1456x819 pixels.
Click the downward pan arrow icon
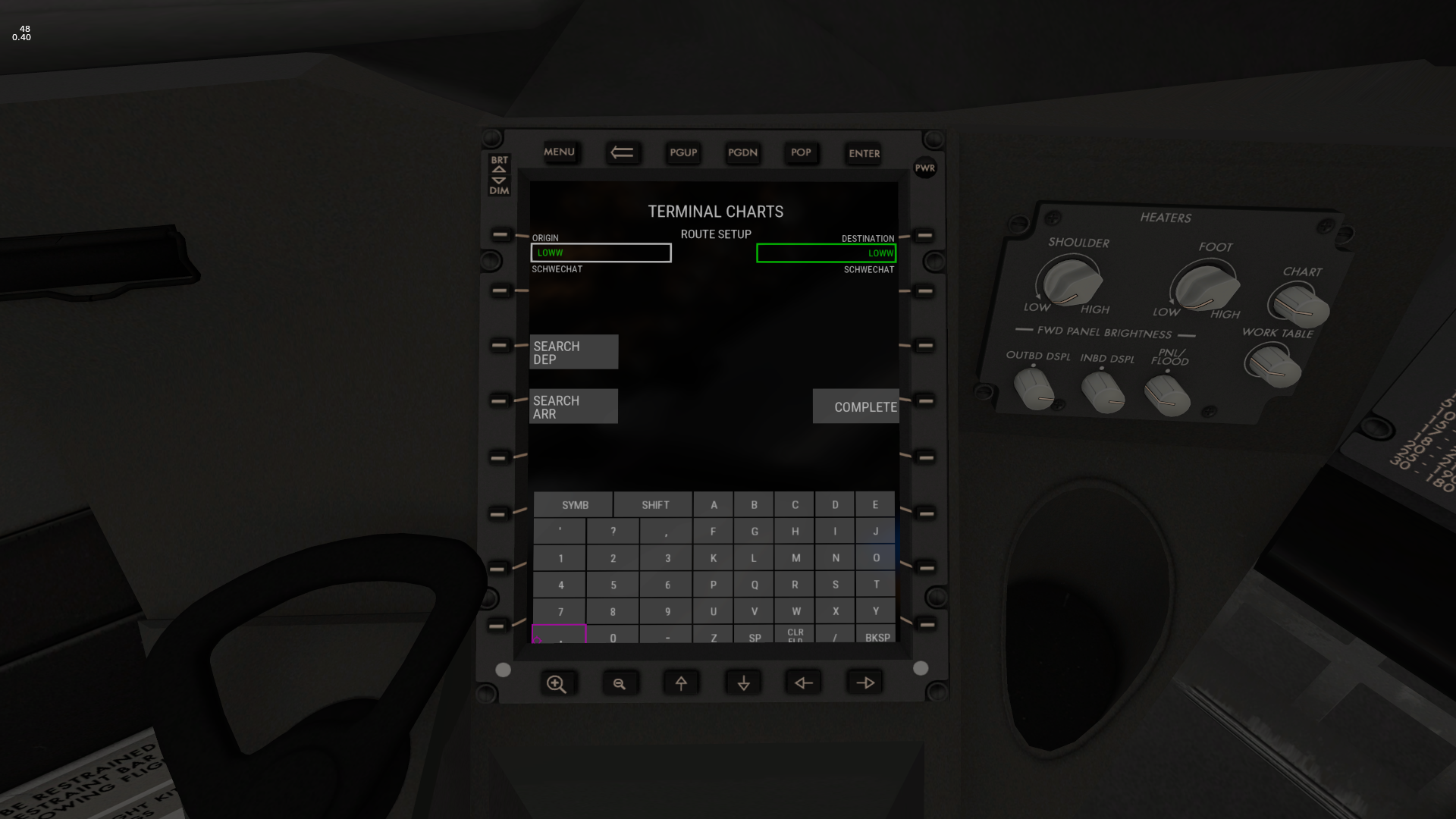(742, 682)
